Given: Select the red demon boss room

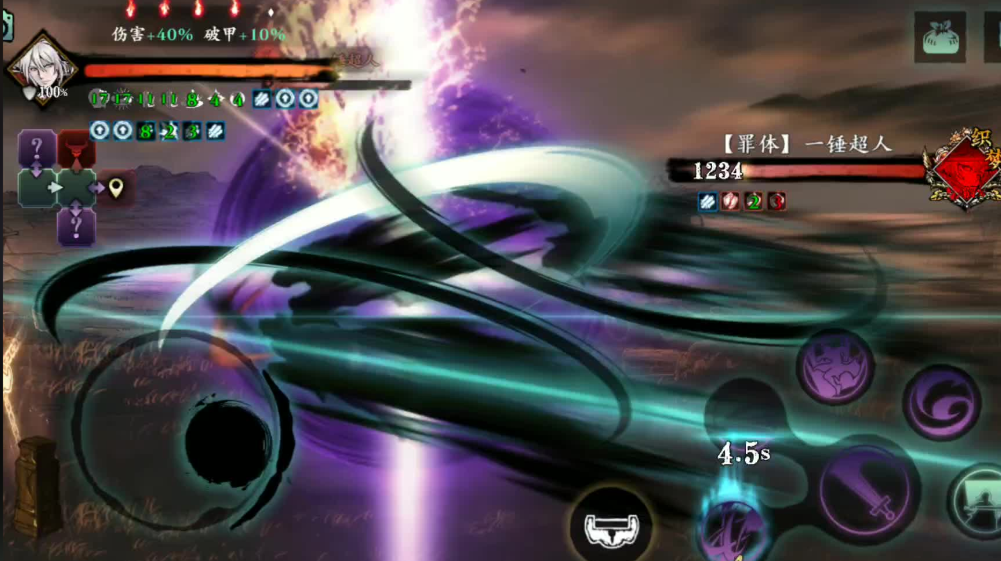Looking at the screenshot, I should [x=76, y=150].
